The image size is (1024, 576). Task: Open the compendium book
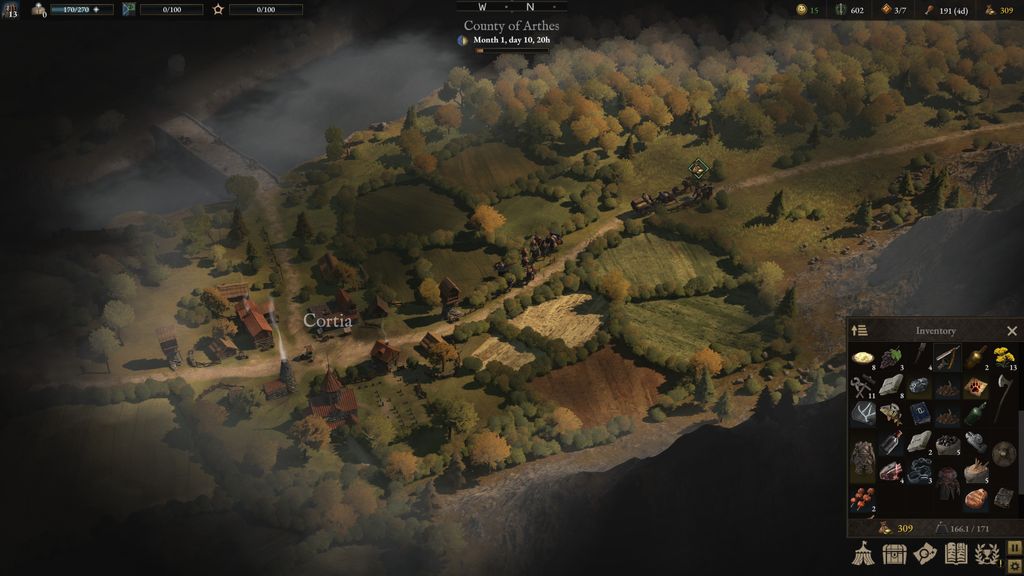(957, 553)
